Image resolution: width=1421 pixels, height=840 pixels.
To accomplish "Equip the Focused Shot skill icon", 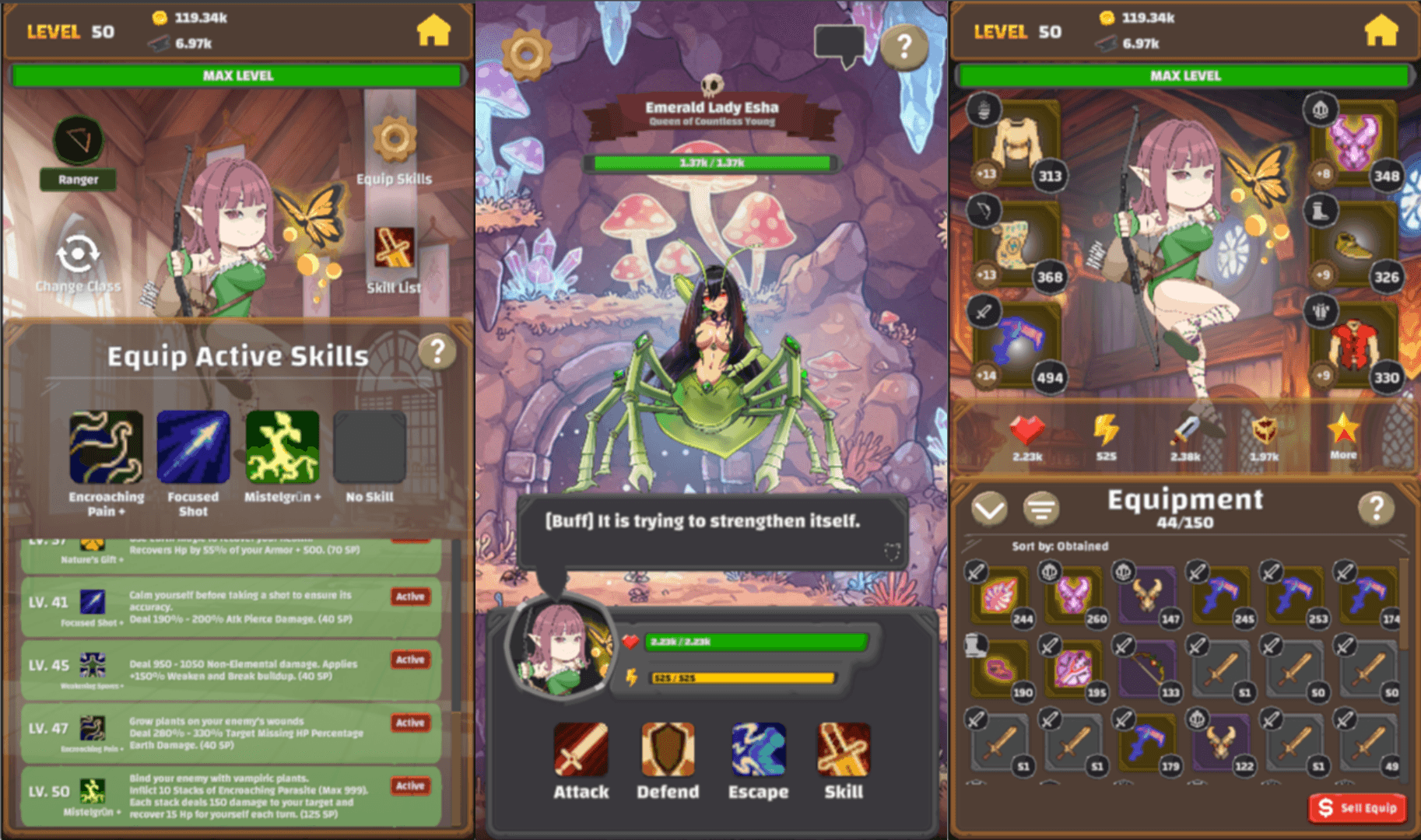I will pyautogui.click(x=193, y=446).
